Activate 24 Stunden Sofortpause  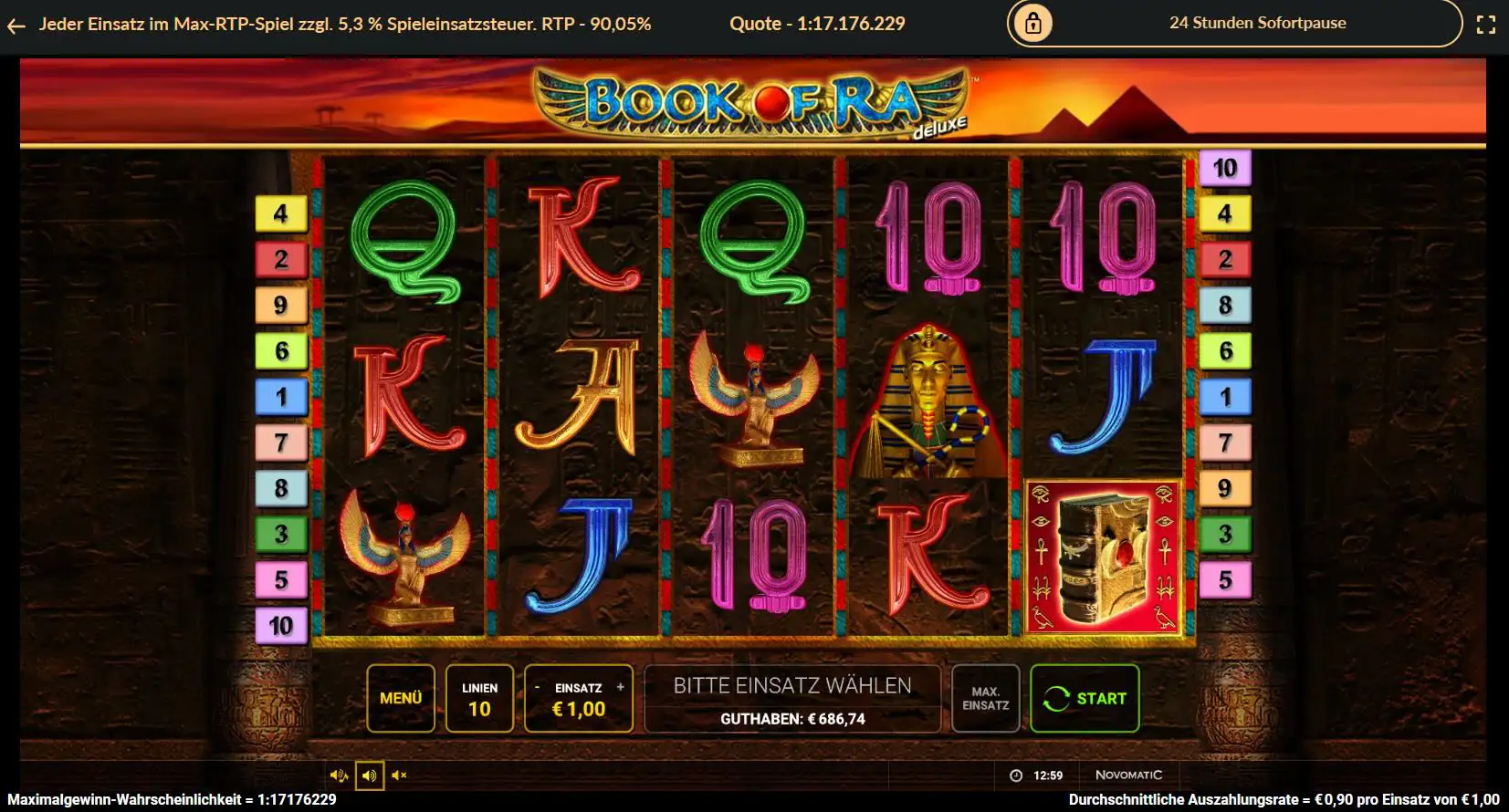(x=1257, y=23)
